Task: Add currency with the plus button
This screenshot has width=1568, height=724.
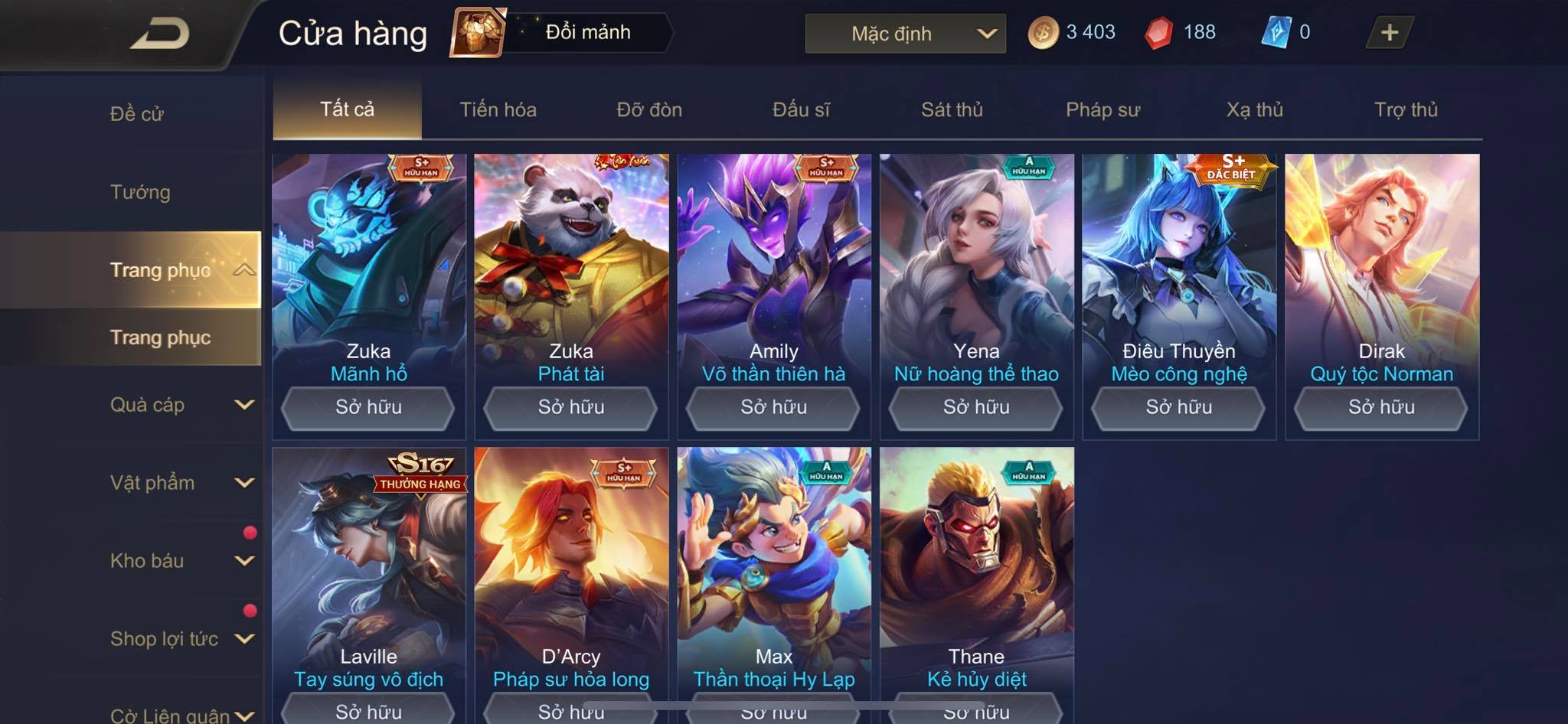Action: (1389, 33)
